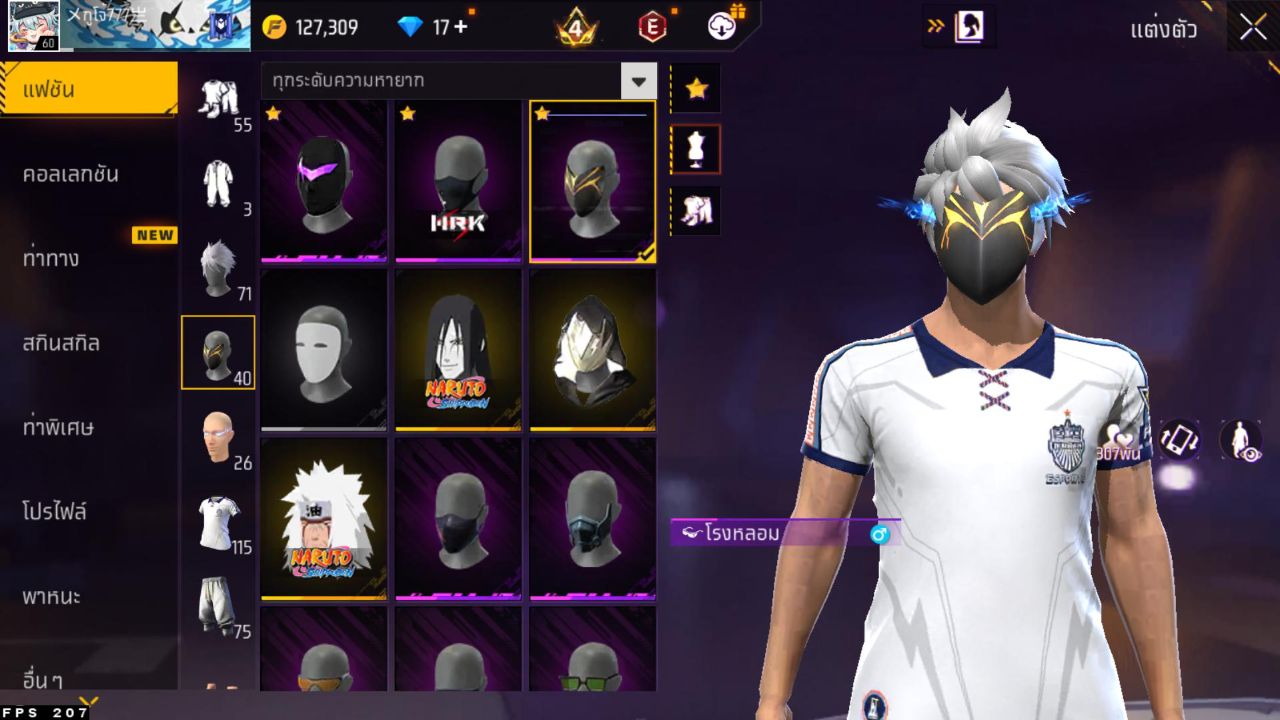Click the character visibility eye icon
This screenshot has width=1280, height=720.
(1240, 440)
